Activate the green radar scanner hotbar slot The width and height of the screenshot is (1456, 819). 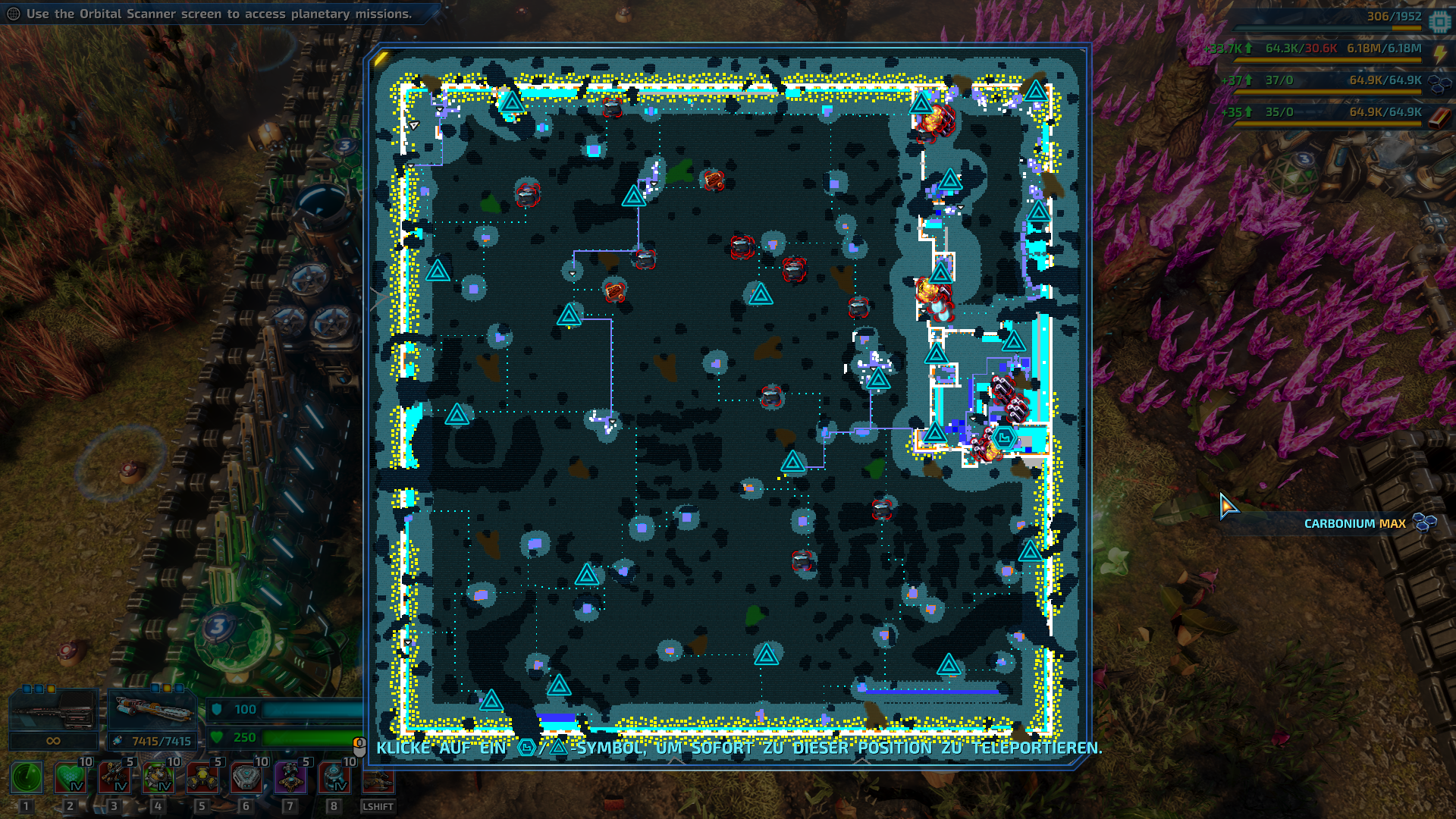(27, 778)
